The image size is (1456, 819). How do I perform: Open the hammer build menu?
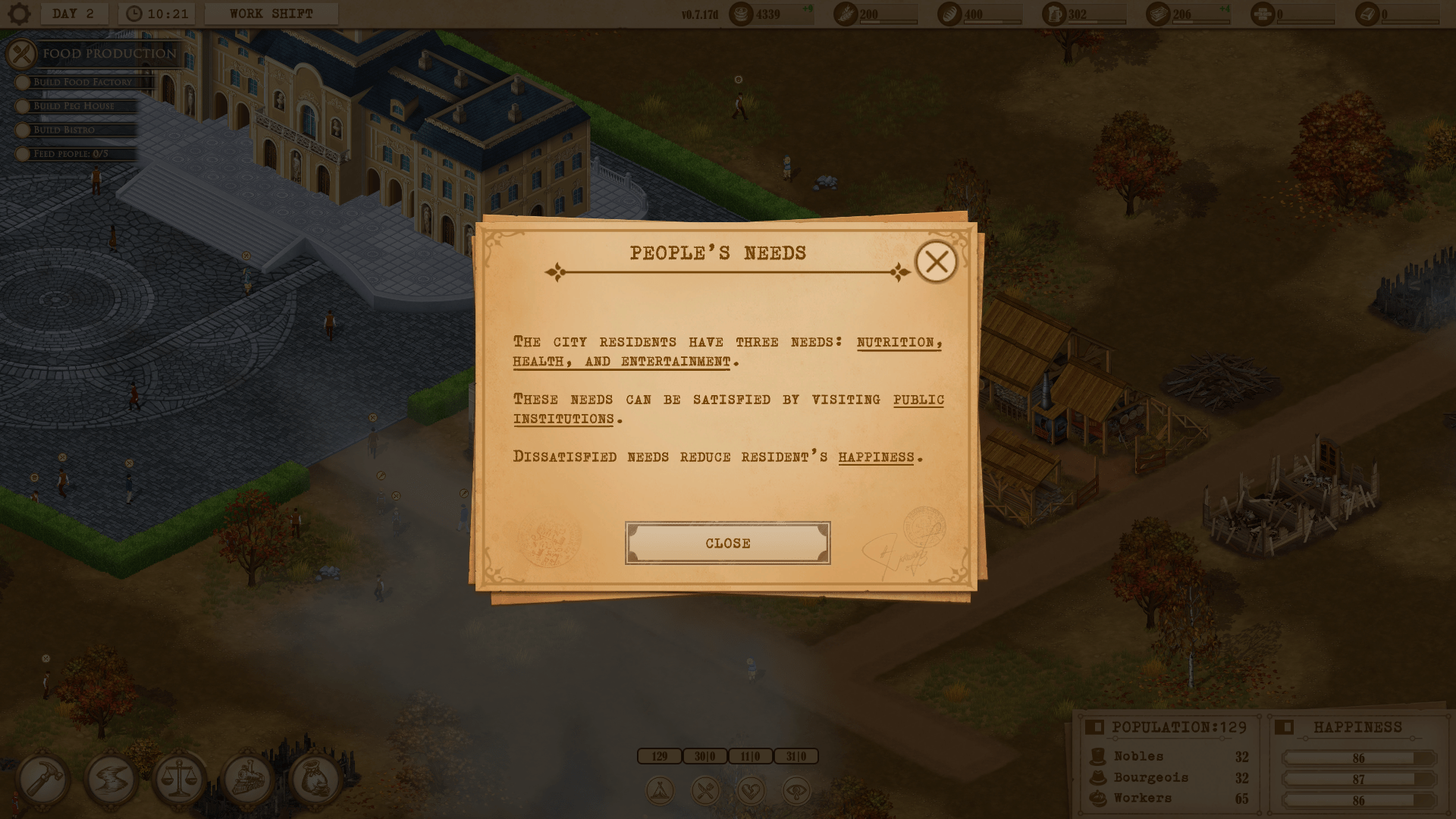click(x=42, y=779)
